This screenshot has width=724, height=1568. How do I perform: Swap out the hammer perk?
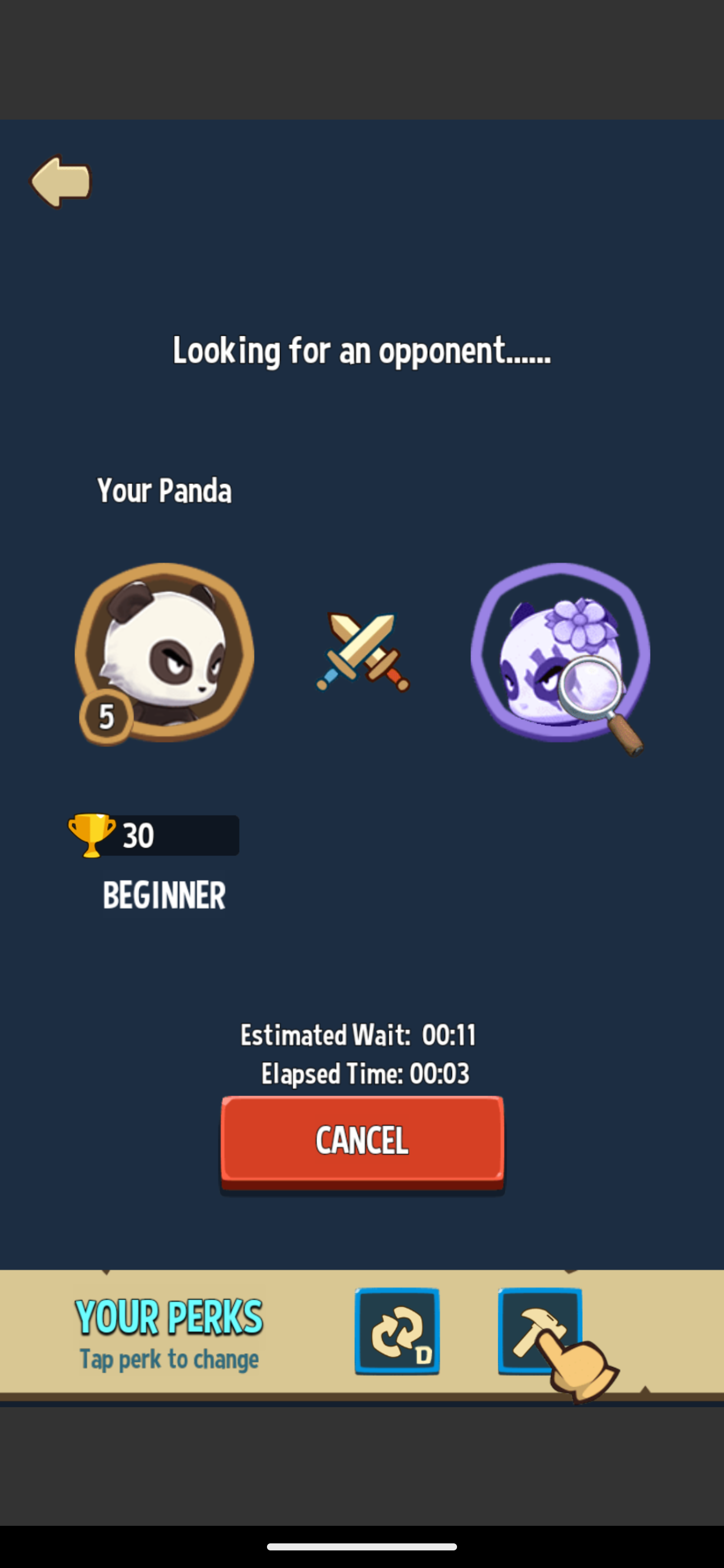tap(540, 1331)
